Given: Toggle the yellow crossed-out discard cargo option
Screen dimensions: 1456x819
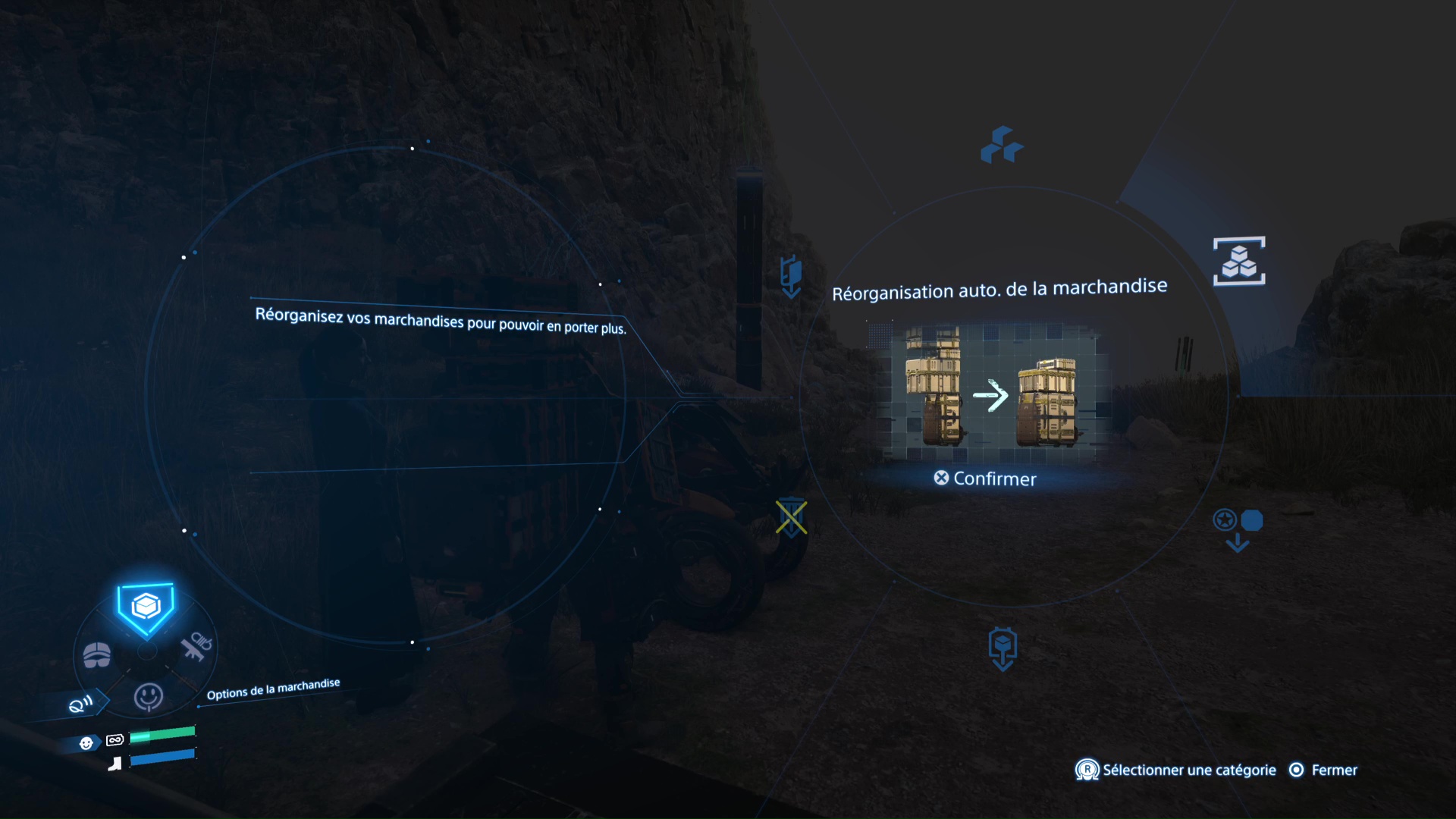Looking at the screenshot, I should 792,518.
